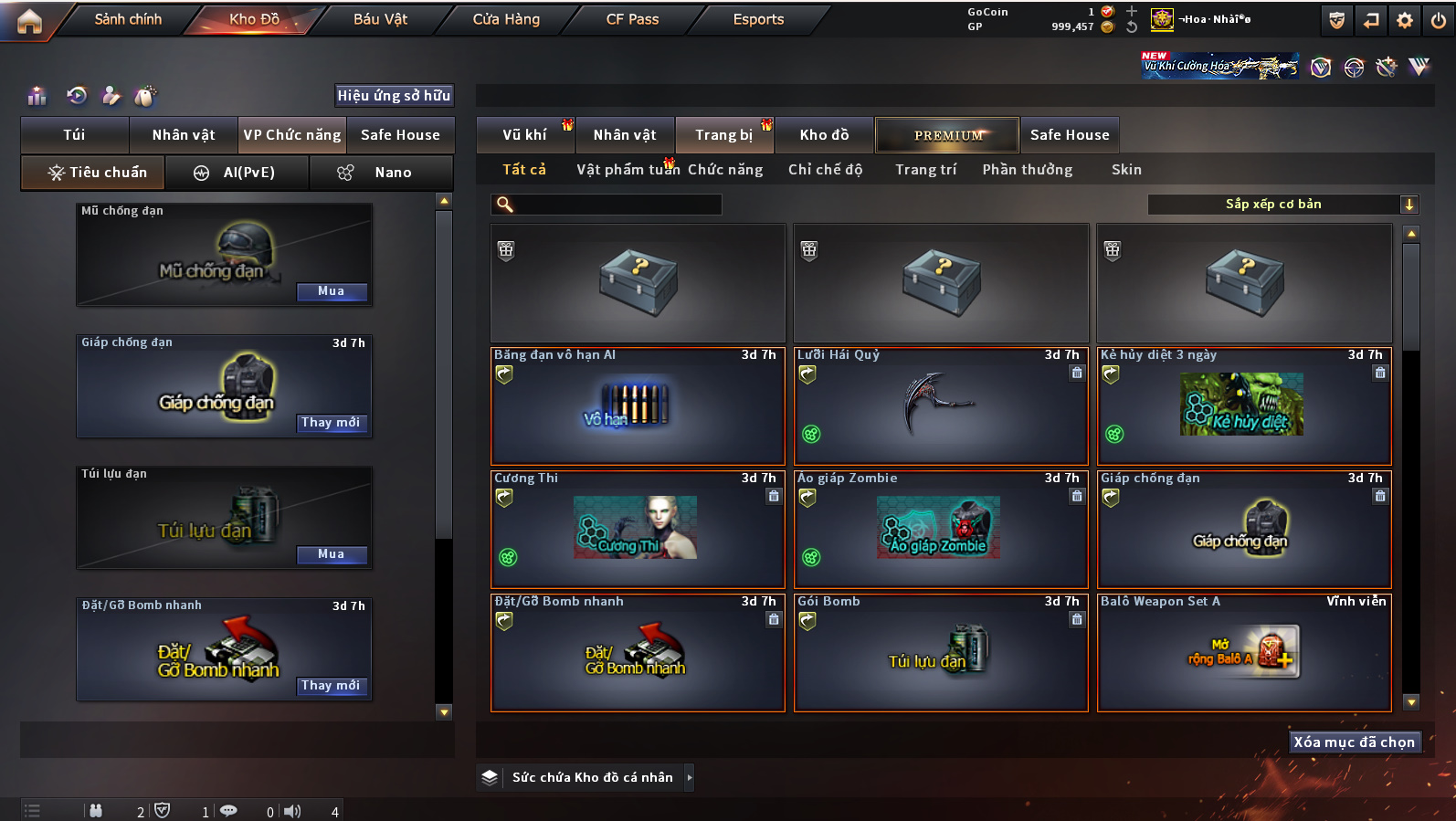Choose the Balô Weapon Set A item
The width and height of the screenshot is (1456, 821).
point(1244,652)
